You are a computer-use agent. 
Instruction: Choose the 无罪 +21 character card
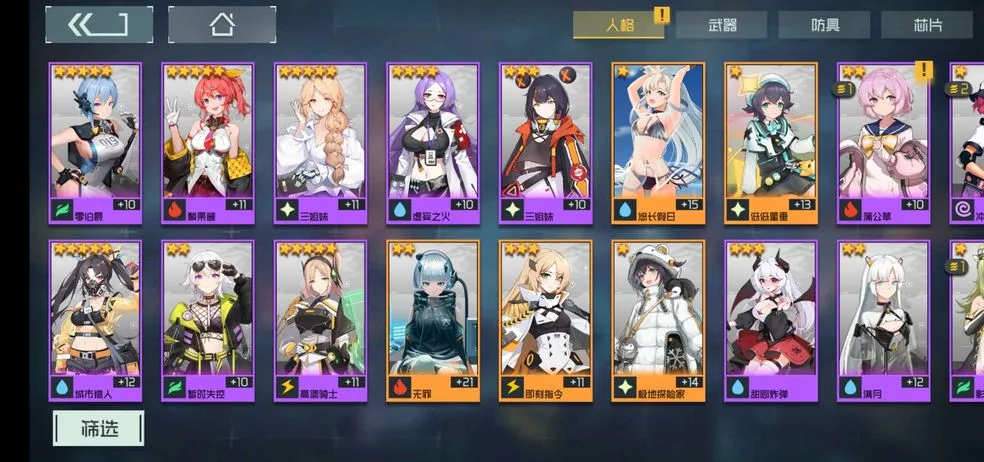pyautogui.click(x=434, y=320)
